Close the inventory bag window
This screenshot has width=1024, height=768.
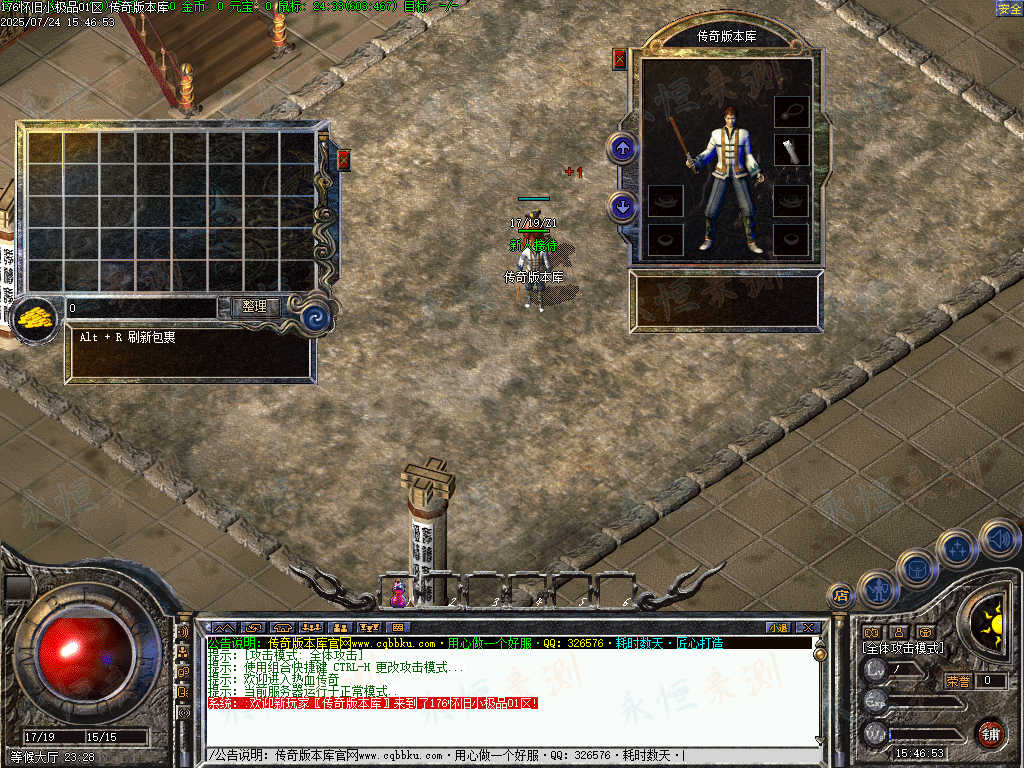(x=344, y=160)
